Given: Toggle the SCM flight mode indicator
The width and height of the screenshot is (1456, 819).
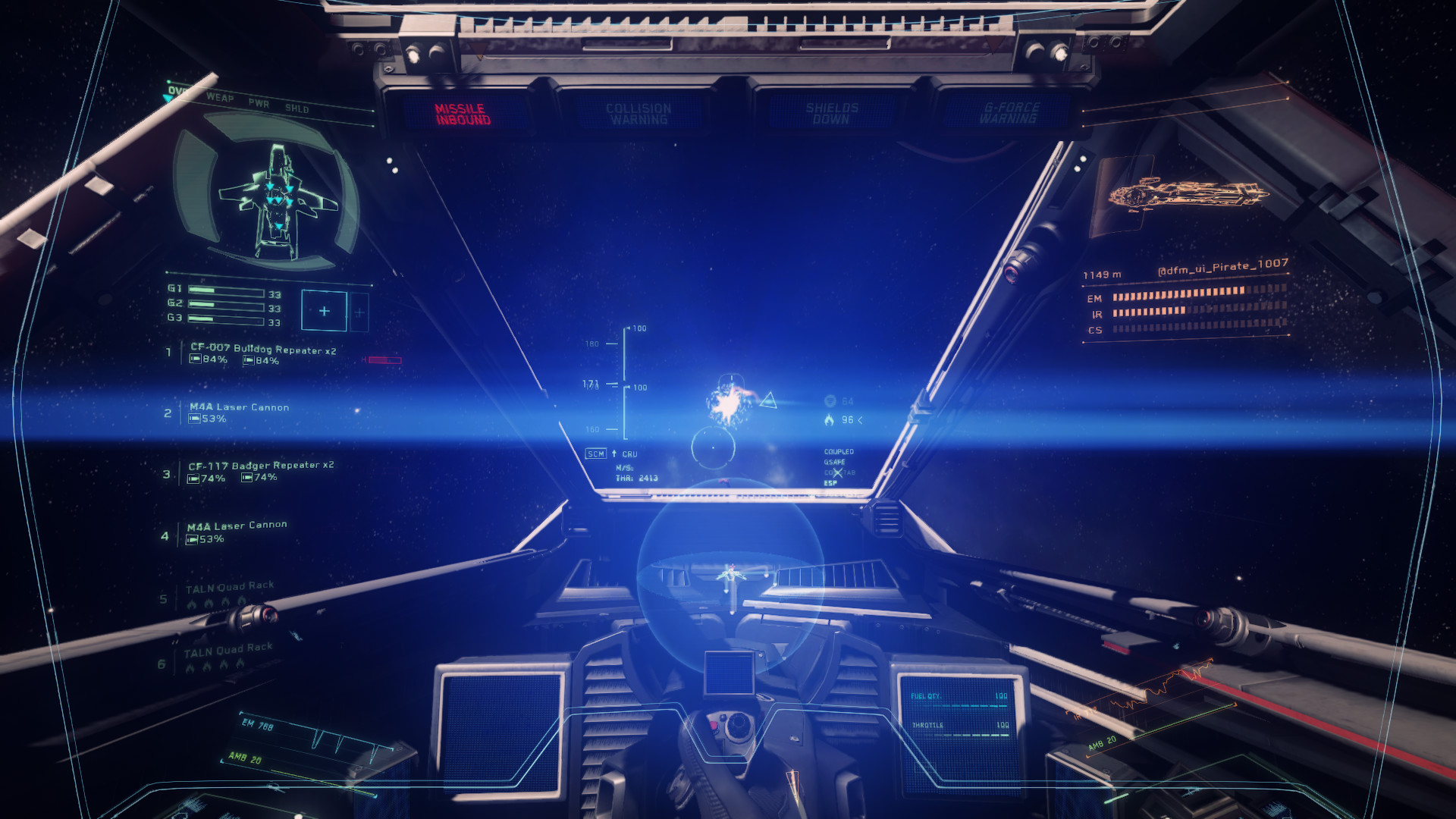Looking at the screenshot, I should [x=595, y=454].
